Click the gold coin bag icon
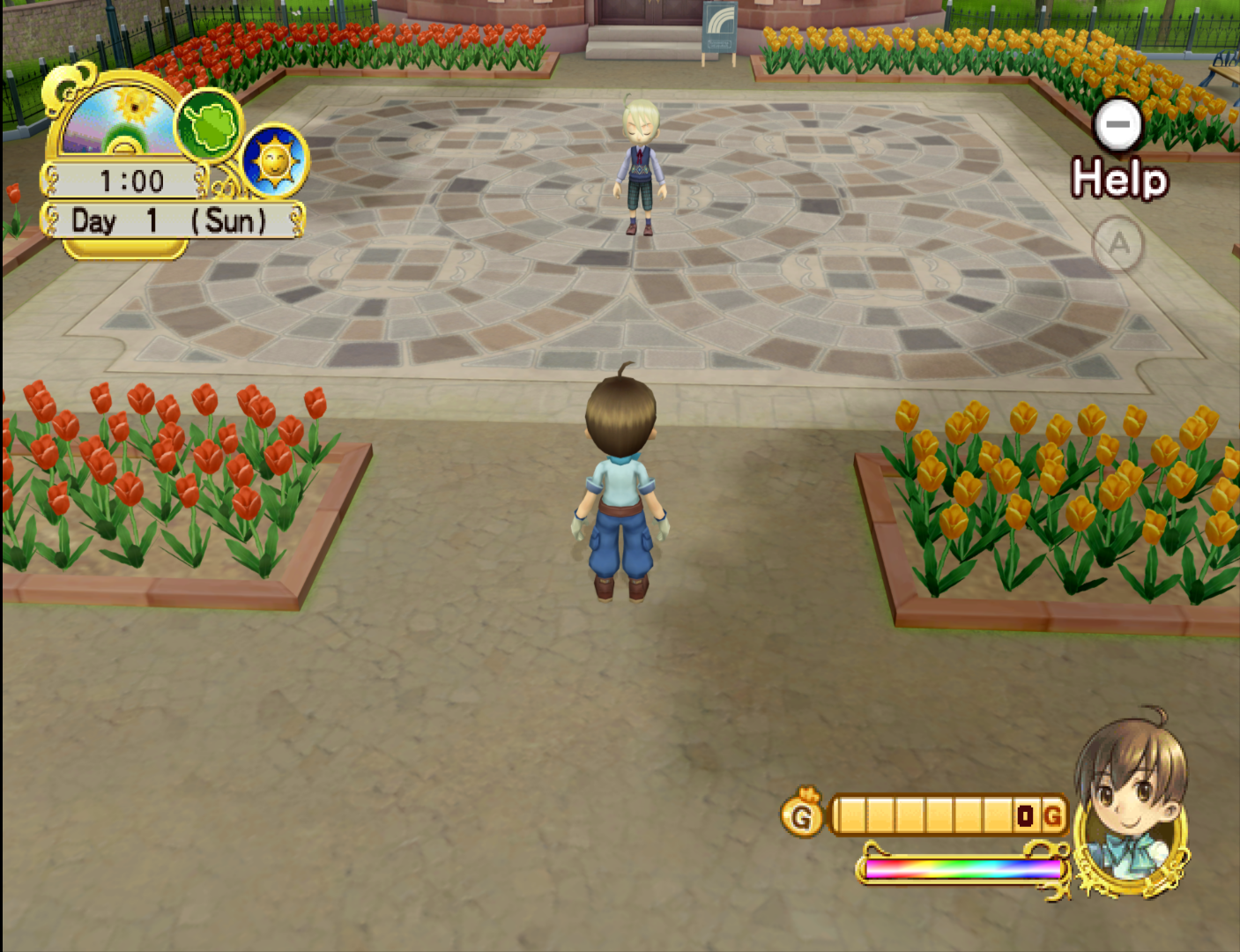 pos(801,814)
